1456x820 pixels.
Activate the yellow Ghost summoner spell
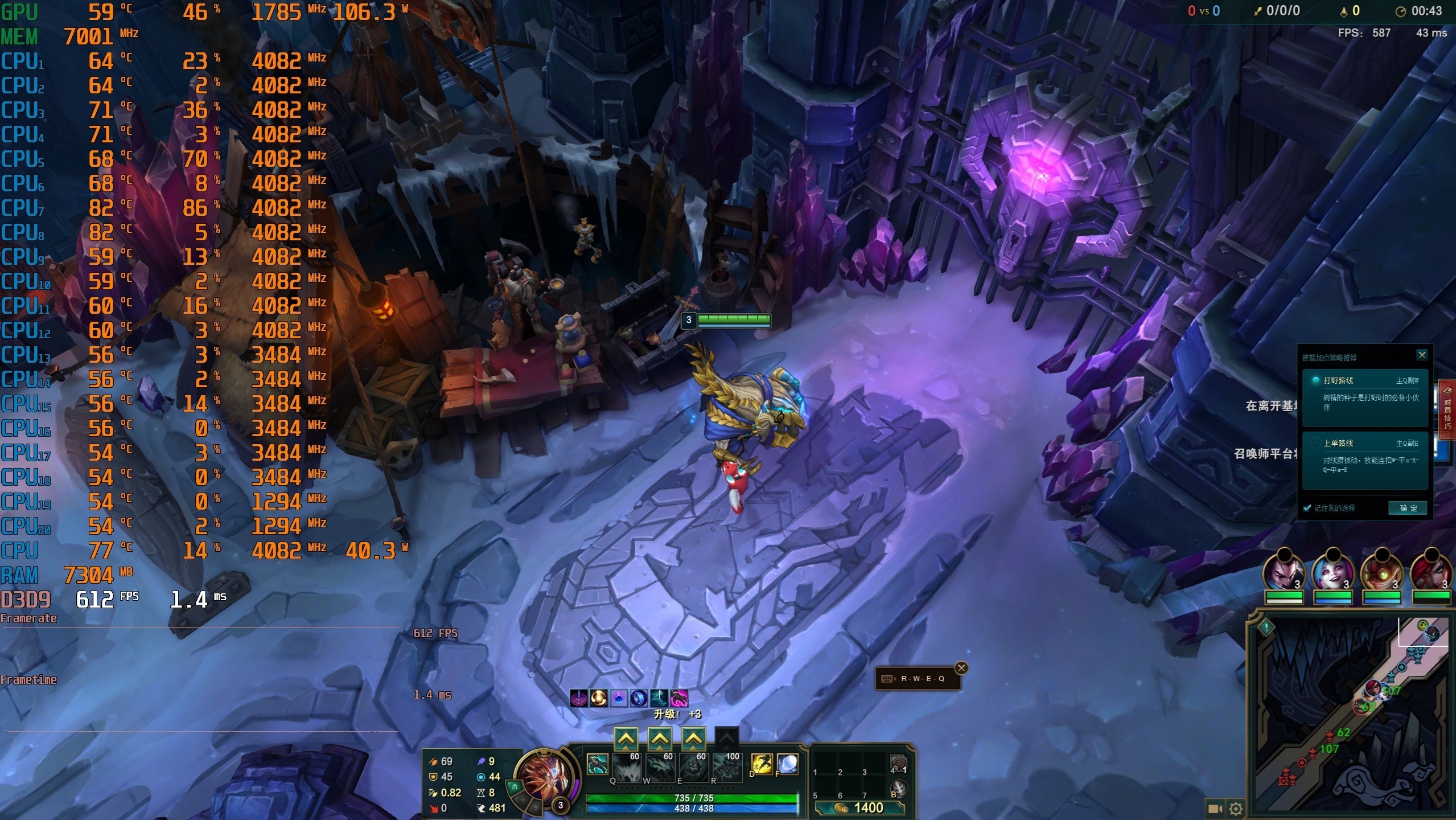(762, 764)
